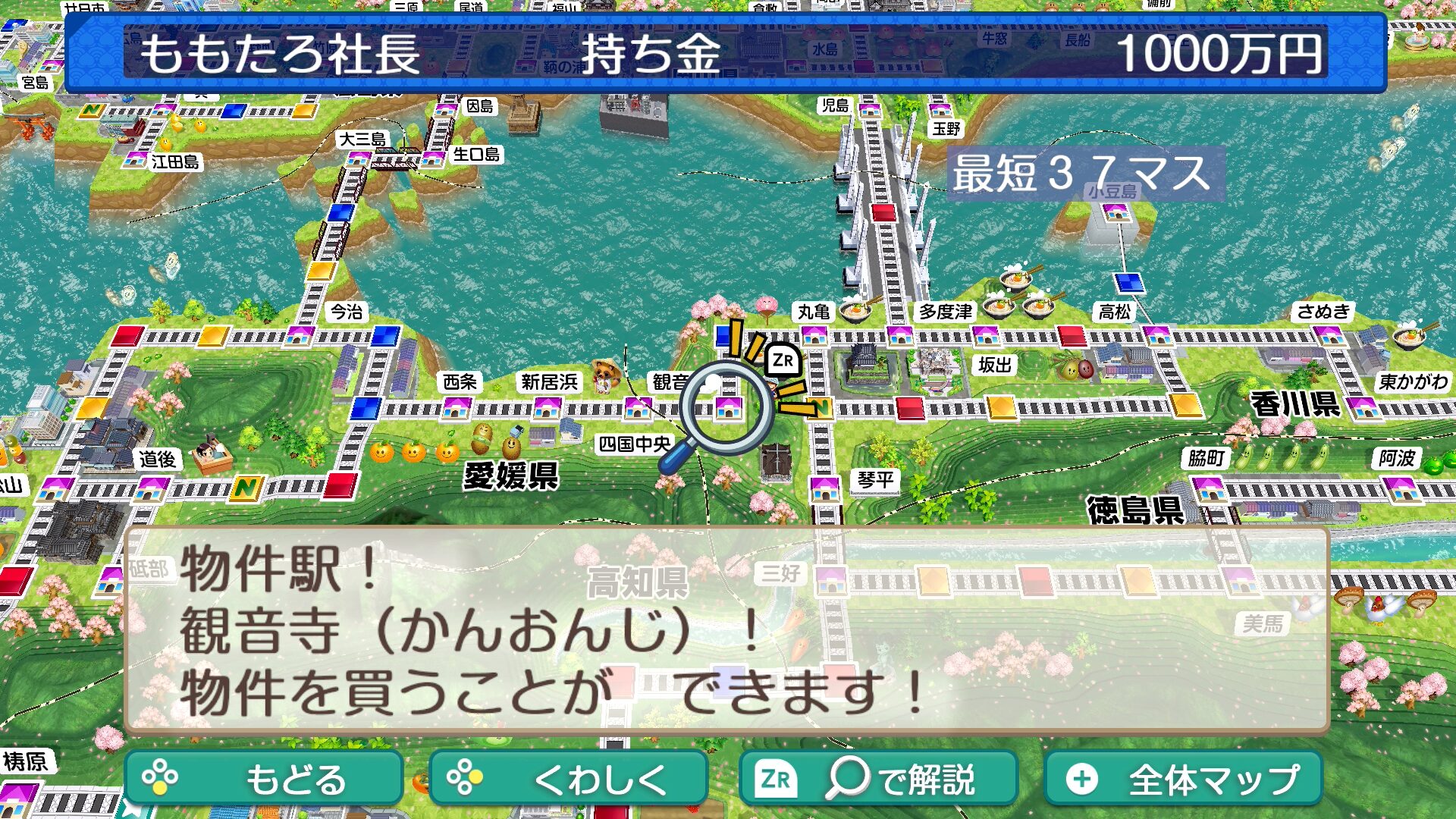Click the 脇町 station tile

(x=1208, y=488)
